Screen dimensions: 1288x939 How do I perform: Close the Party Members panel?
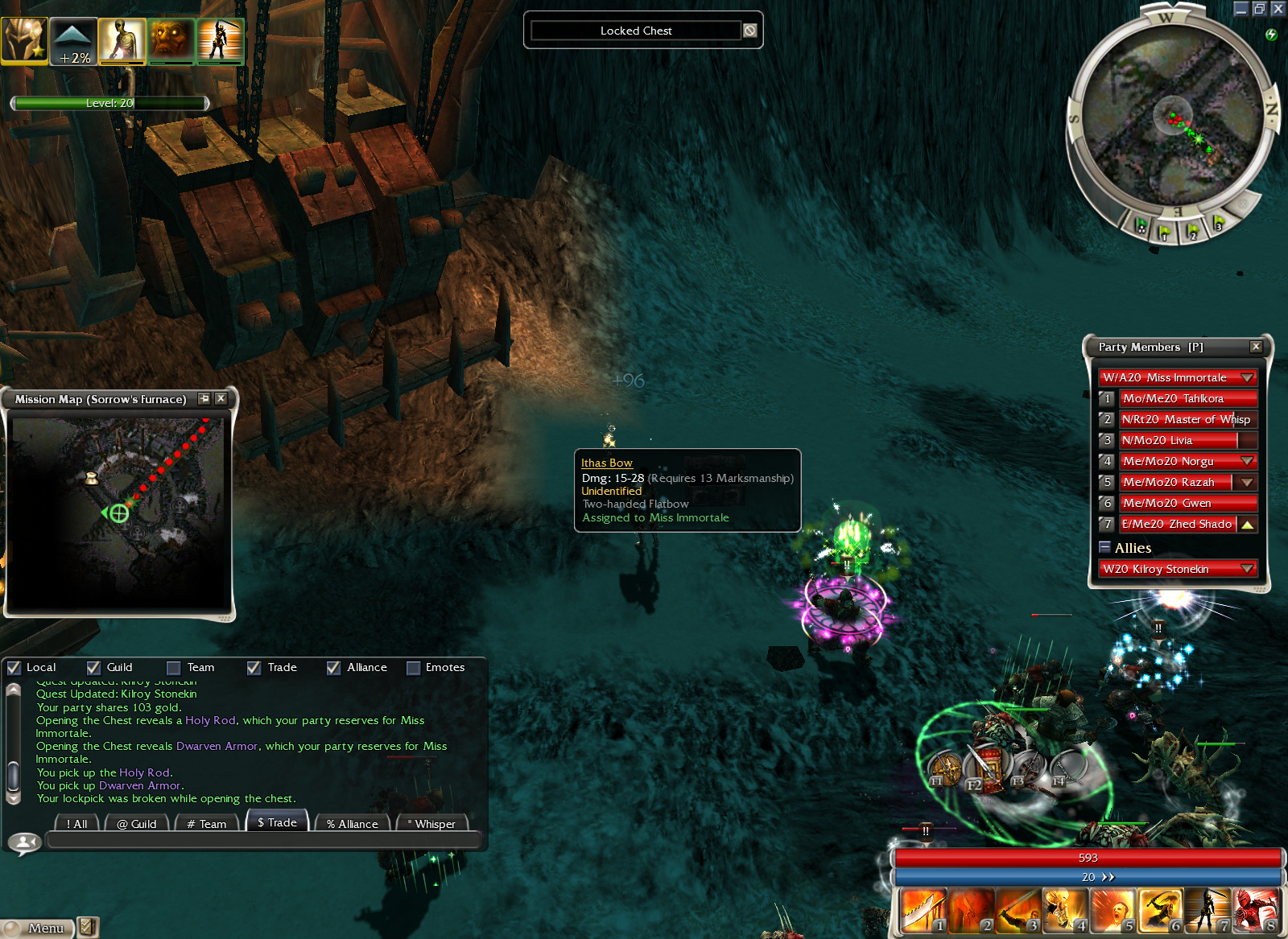click(x=1256, y=347)
